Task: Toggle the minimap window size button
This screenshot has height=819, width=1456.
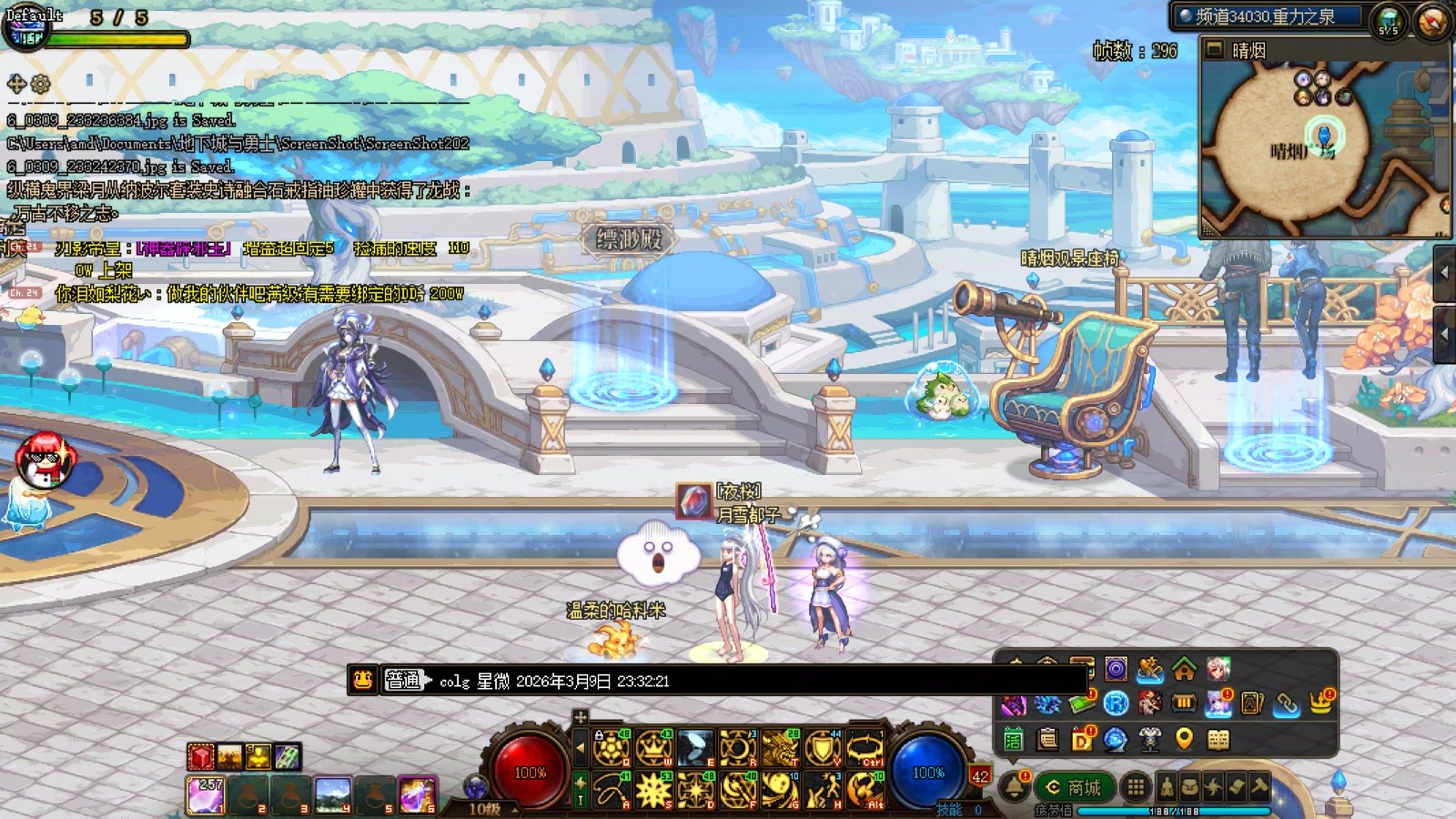Action: point(1215,50)
